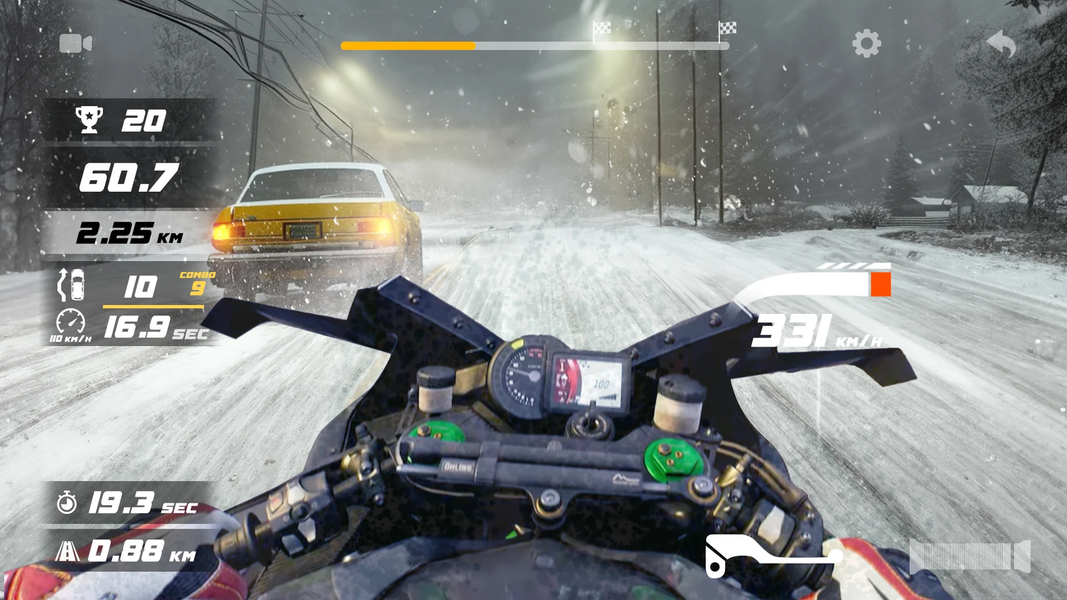Image resolution: width=1067 pixels, height=600 pixels.
Task: Switch the camera view with the camera icon
Action: [75, 43]
